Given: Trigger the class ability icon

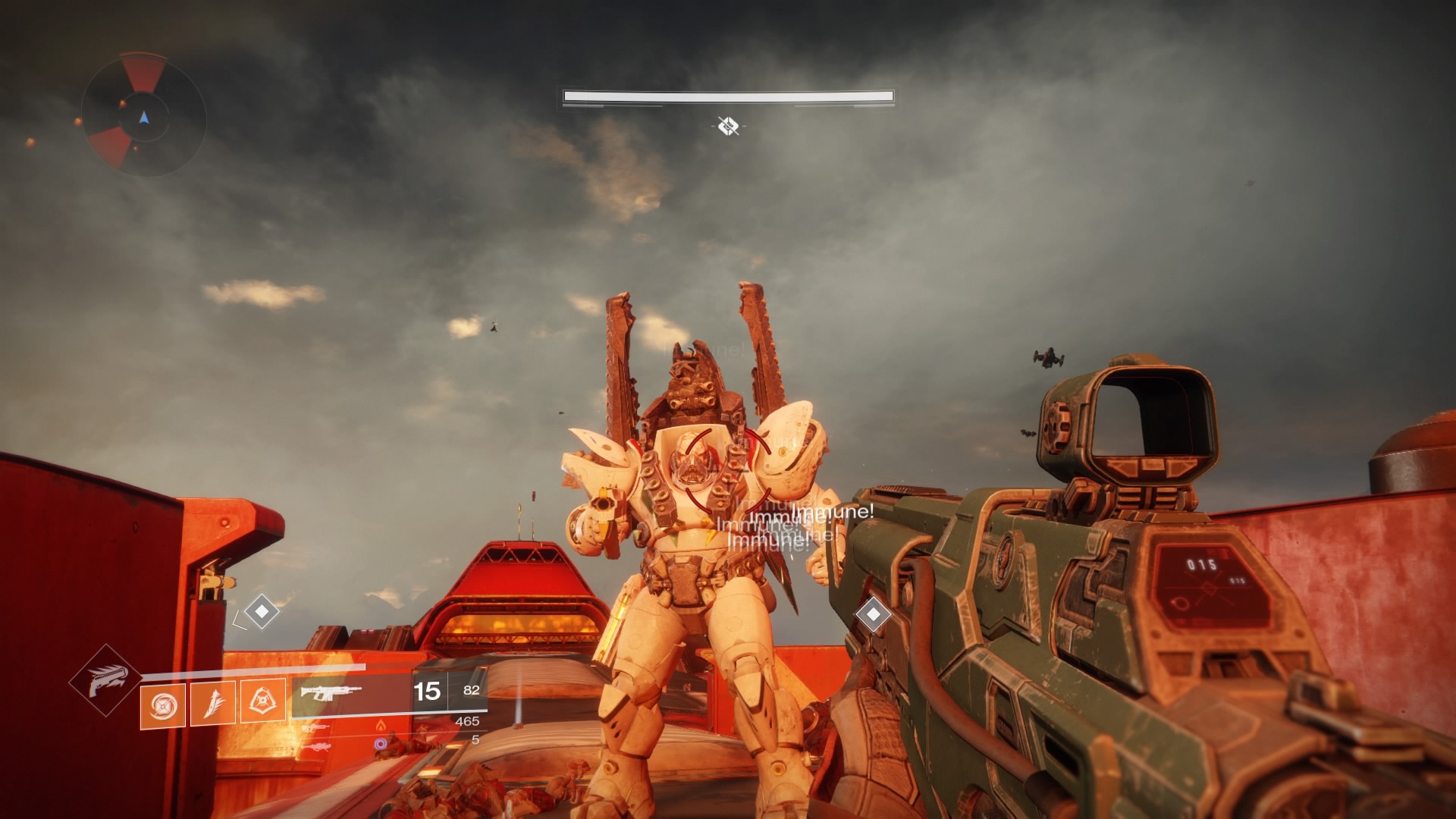Looking at the screenshot, I should click(x=262, y=701).
